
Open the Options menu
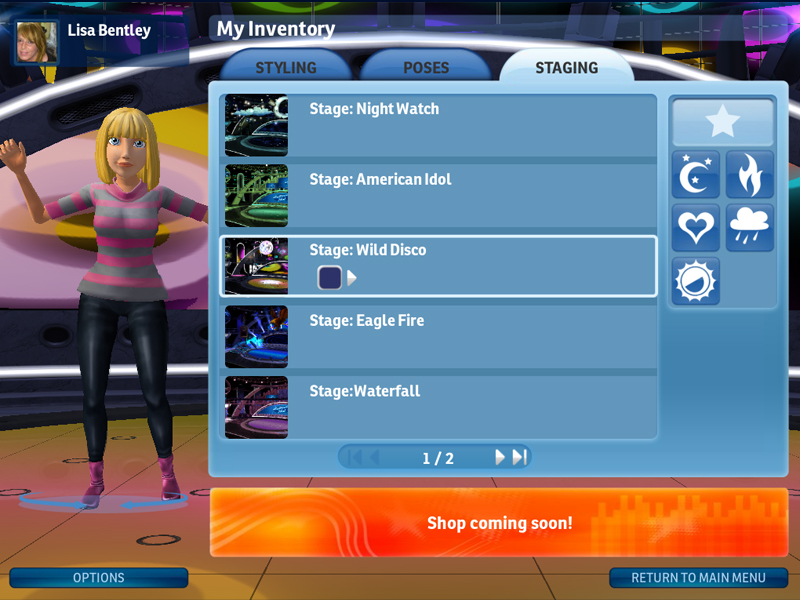(x=99, y=578)
